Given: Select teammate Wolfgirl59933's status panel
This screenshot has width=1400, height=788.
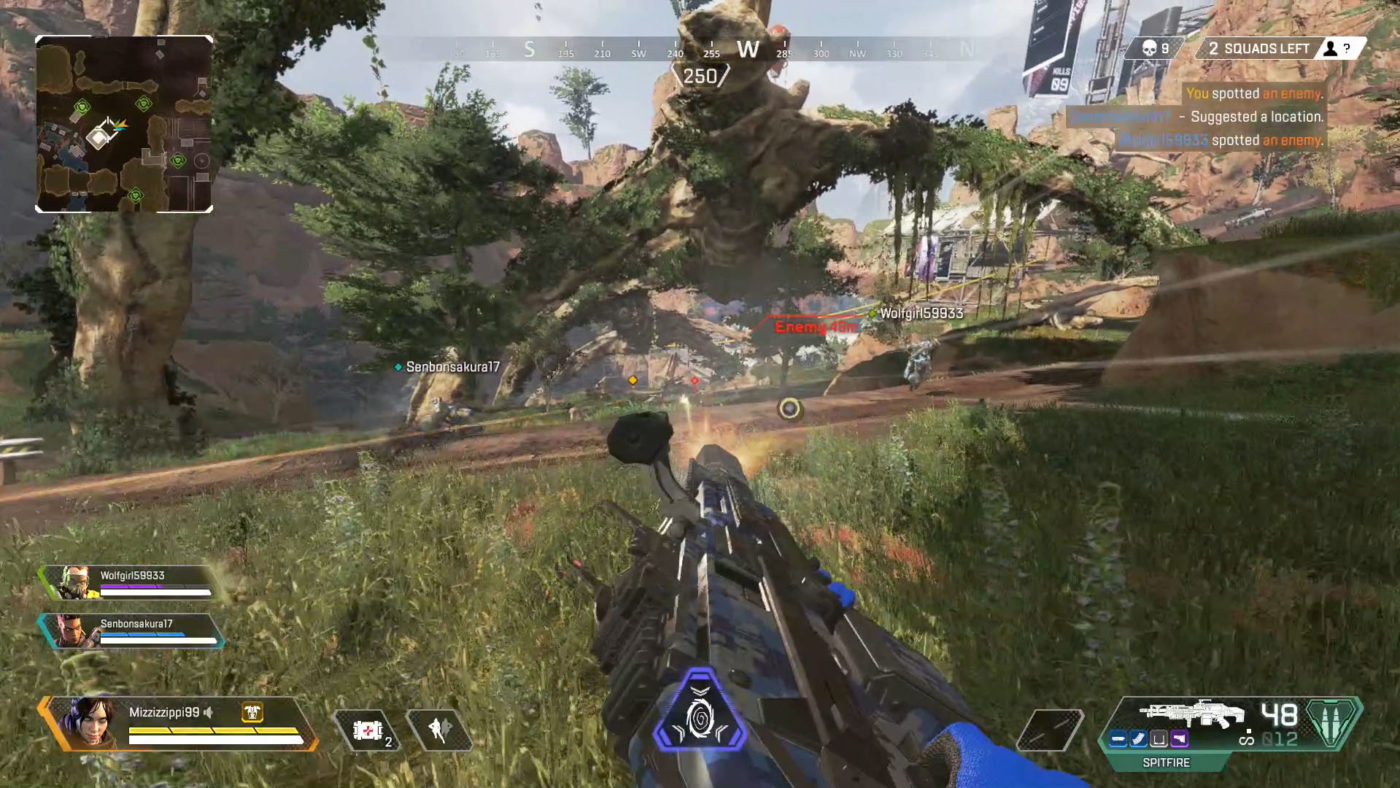Looking at the screenshot, I should 130,583.
